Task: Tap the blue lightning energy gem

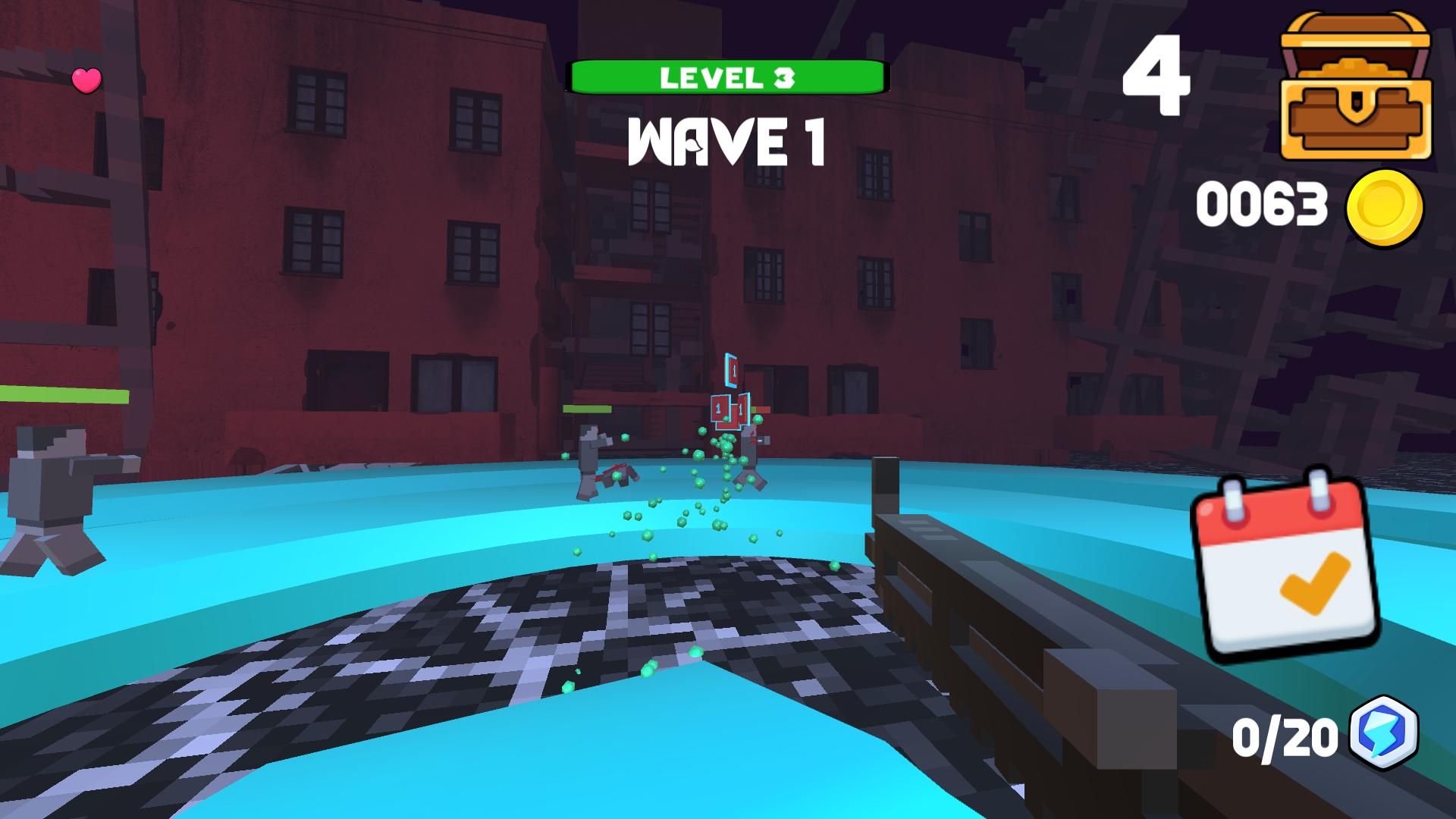Action: [1384, 733]
